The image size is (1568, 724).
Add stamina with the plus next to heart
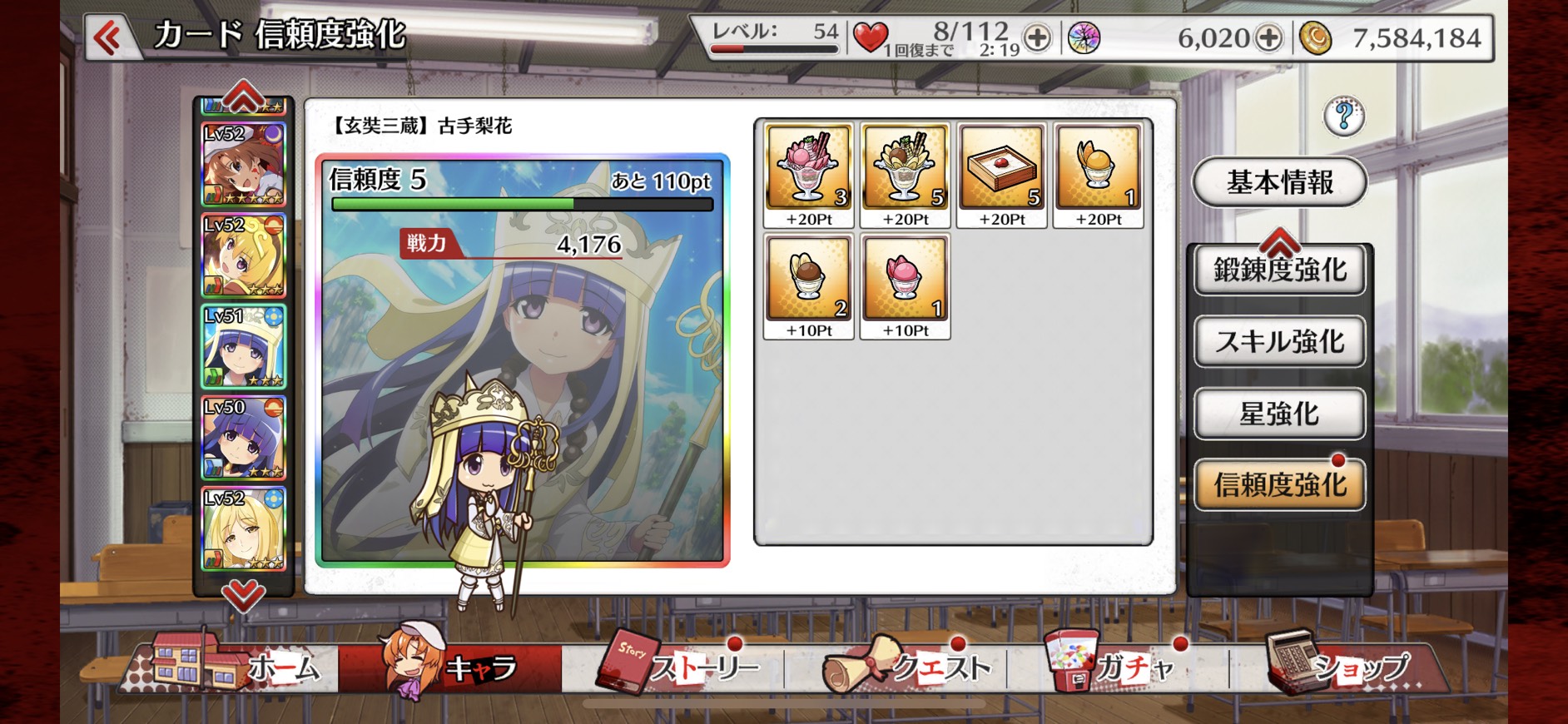(1037, 38)
